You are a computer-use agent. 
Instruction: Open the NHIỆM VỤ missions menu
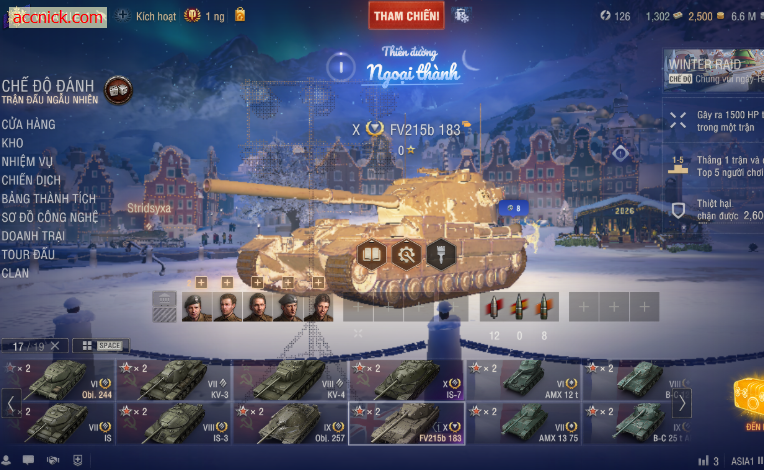pyautogui.click(x=27, y=161)
